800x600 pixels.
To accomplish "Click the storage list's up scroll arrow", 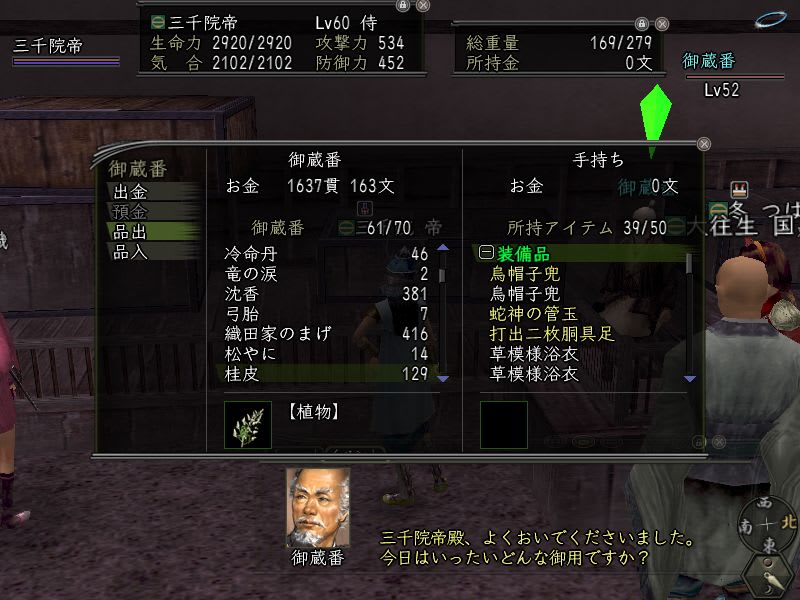I will click(444, 248).
